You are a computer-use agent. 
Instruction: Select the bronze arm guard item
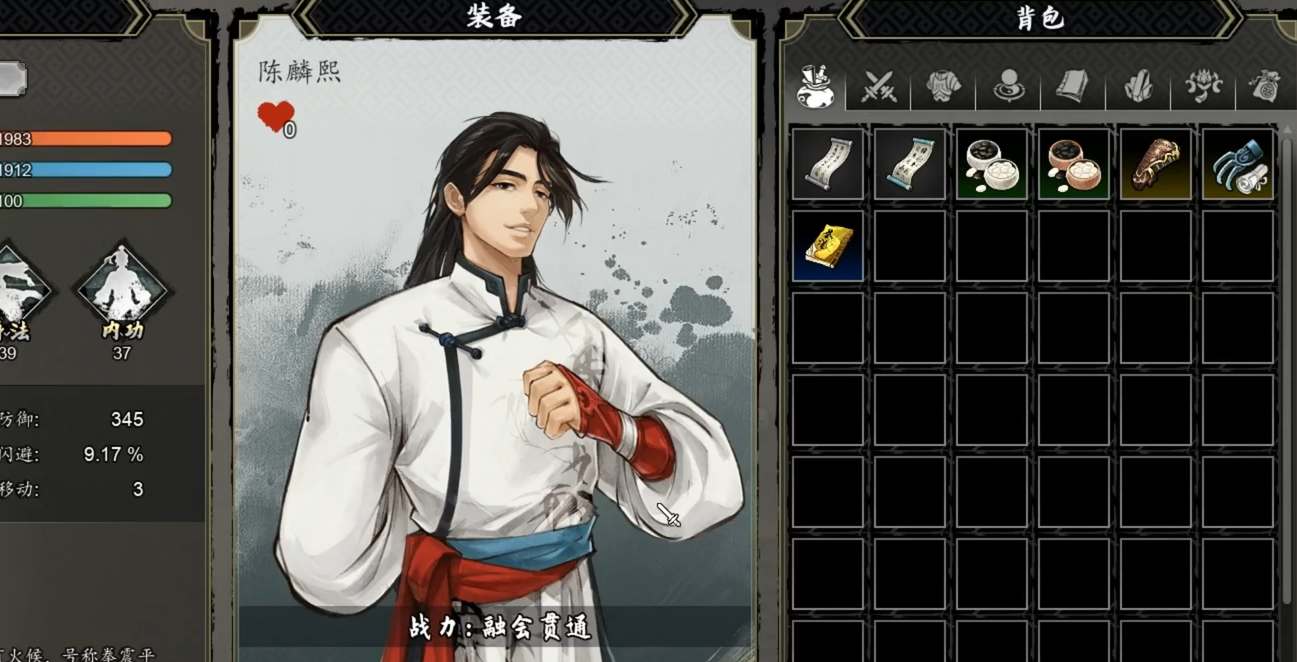[x=1156, y=164]
